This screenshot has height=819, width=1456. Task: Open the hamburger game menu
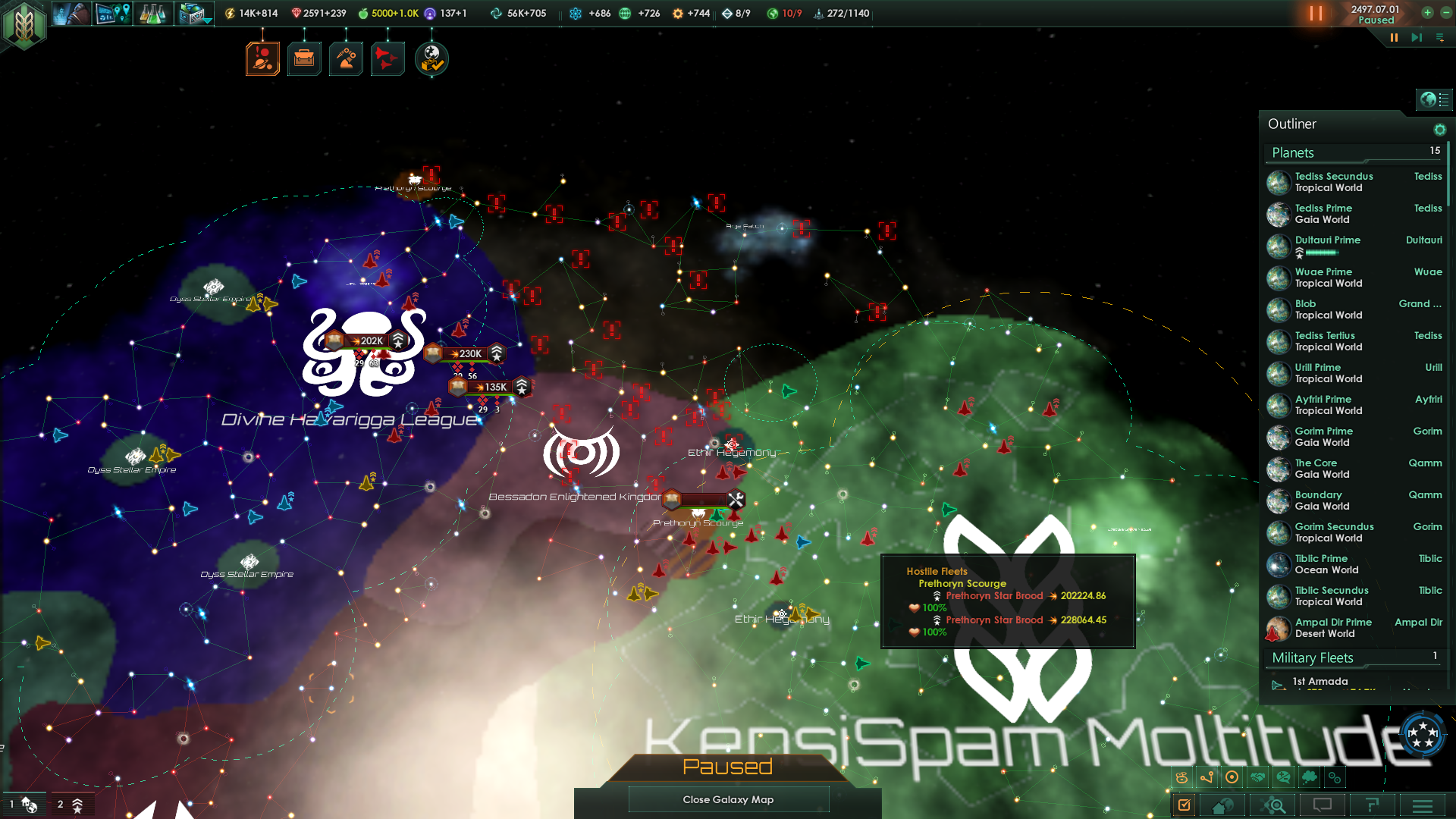tap(1424, 805)
